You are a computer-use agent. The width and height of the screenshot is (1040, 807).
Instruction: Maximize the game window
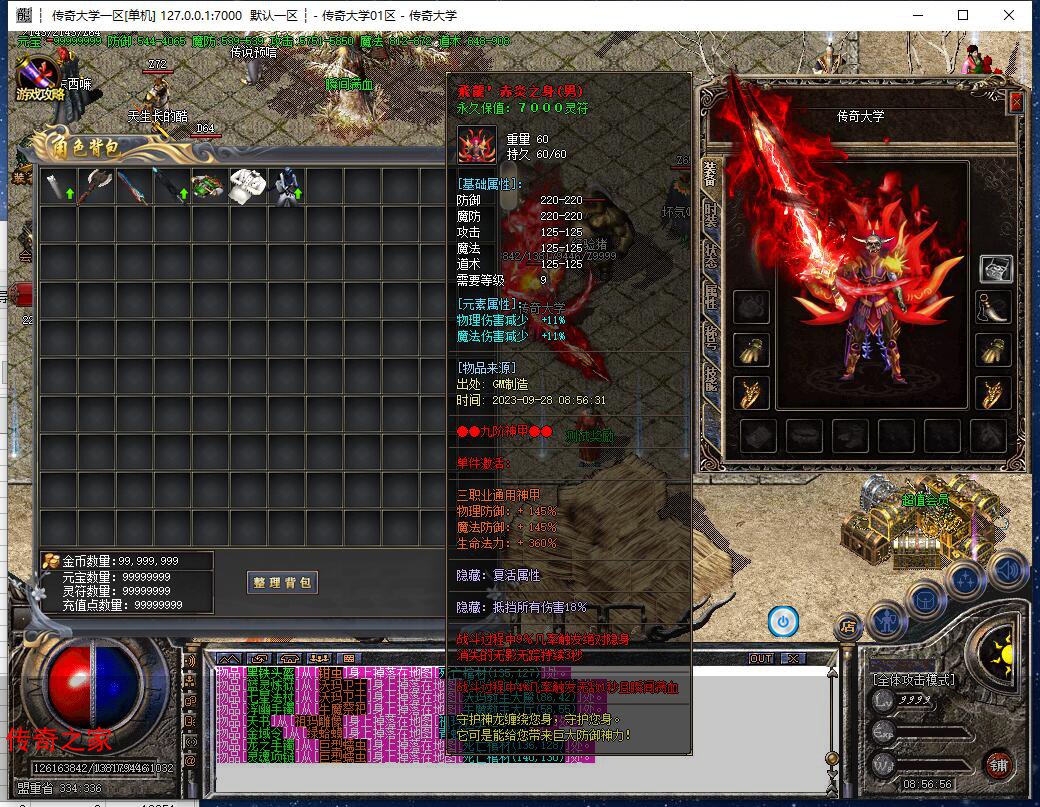click(963, 15)
